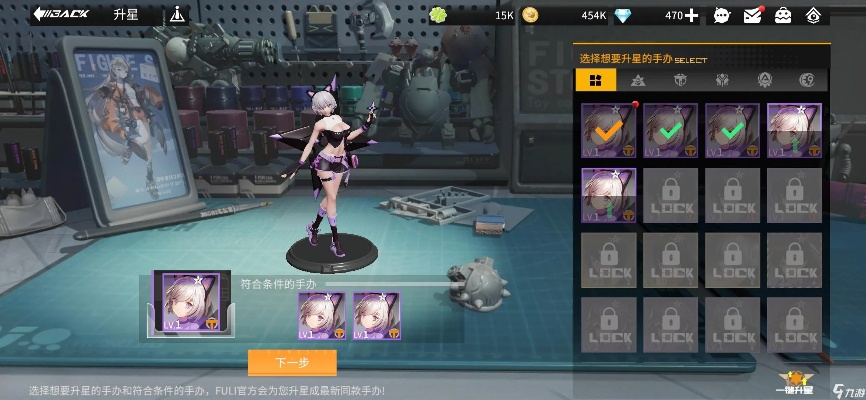Click the large selected figure portrait
The width and height of the screenshot is (866, 400).
(190, 302)
